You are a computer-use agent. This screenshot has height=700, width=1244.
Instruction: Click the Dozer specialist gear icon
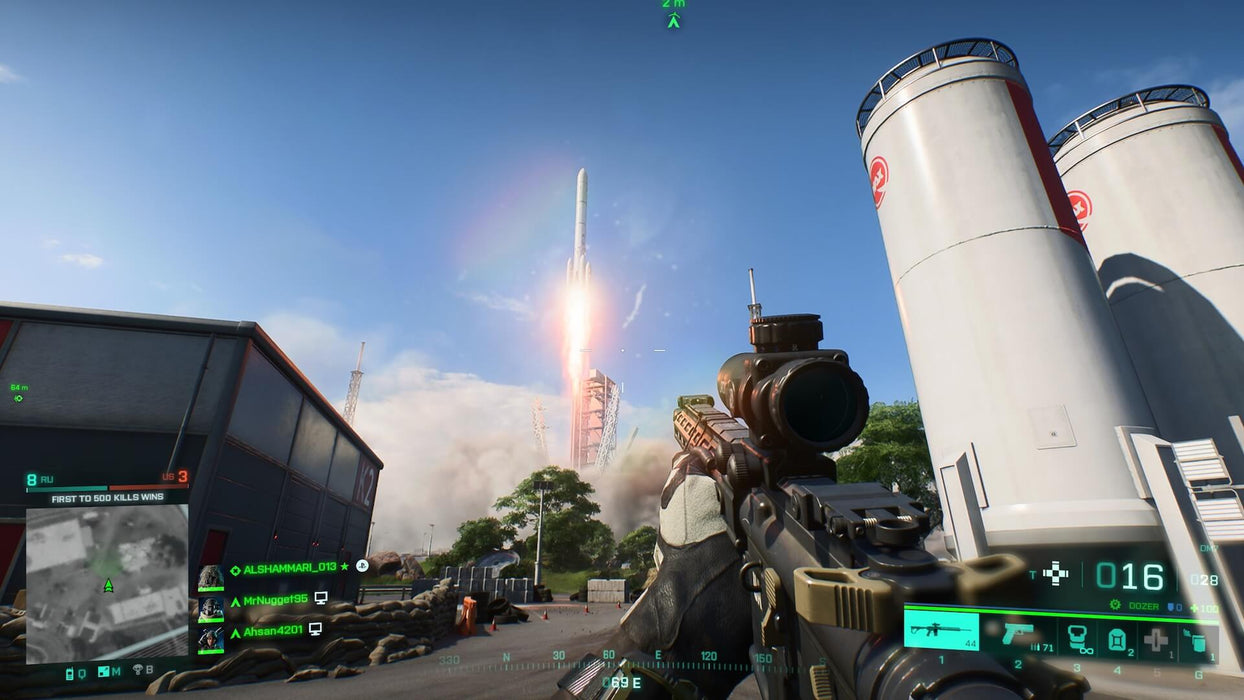point(1115,605)
